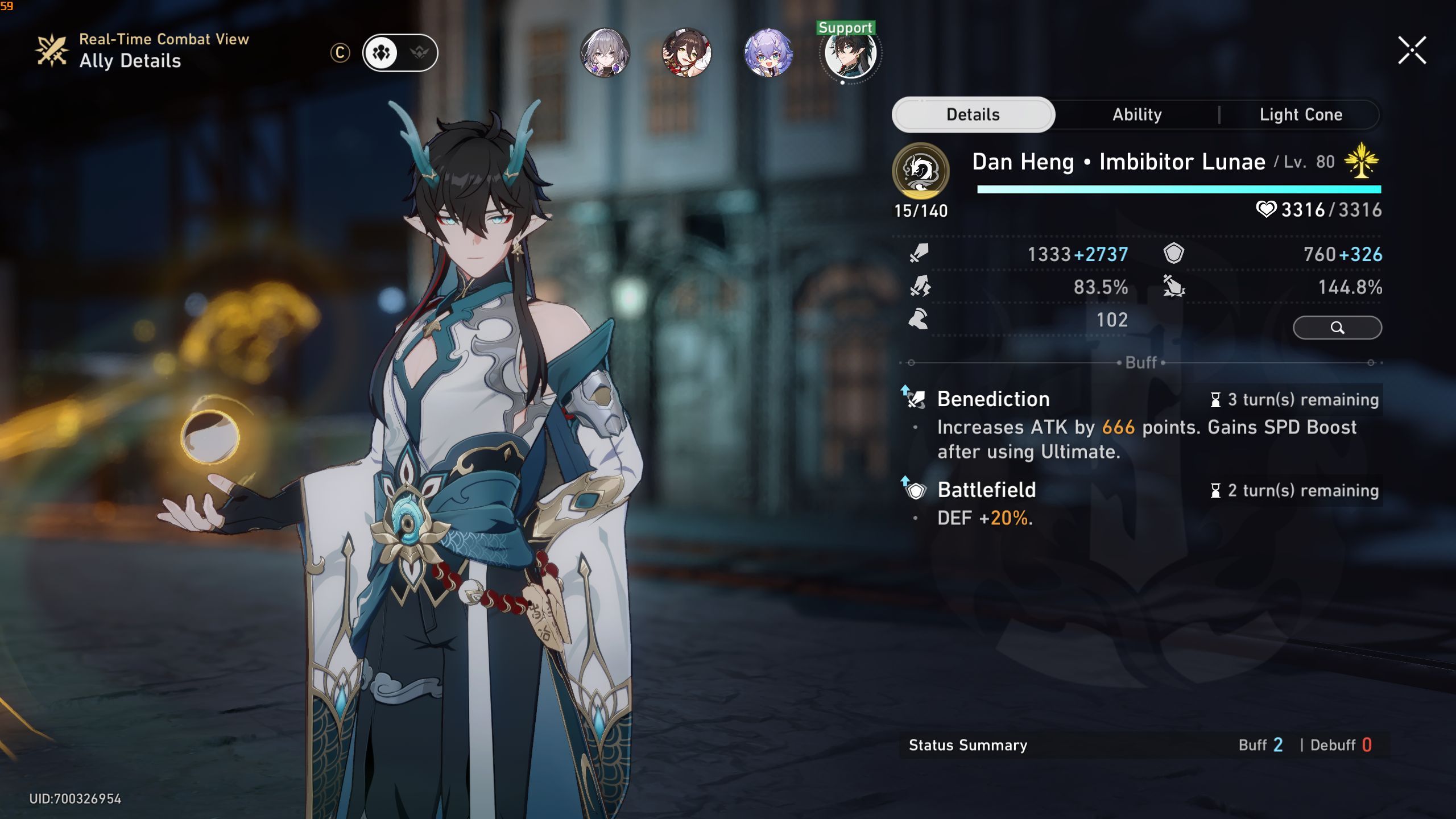View the Benediction buff entry
This screenshot has width=1456, height=819.
click(993, 399)
